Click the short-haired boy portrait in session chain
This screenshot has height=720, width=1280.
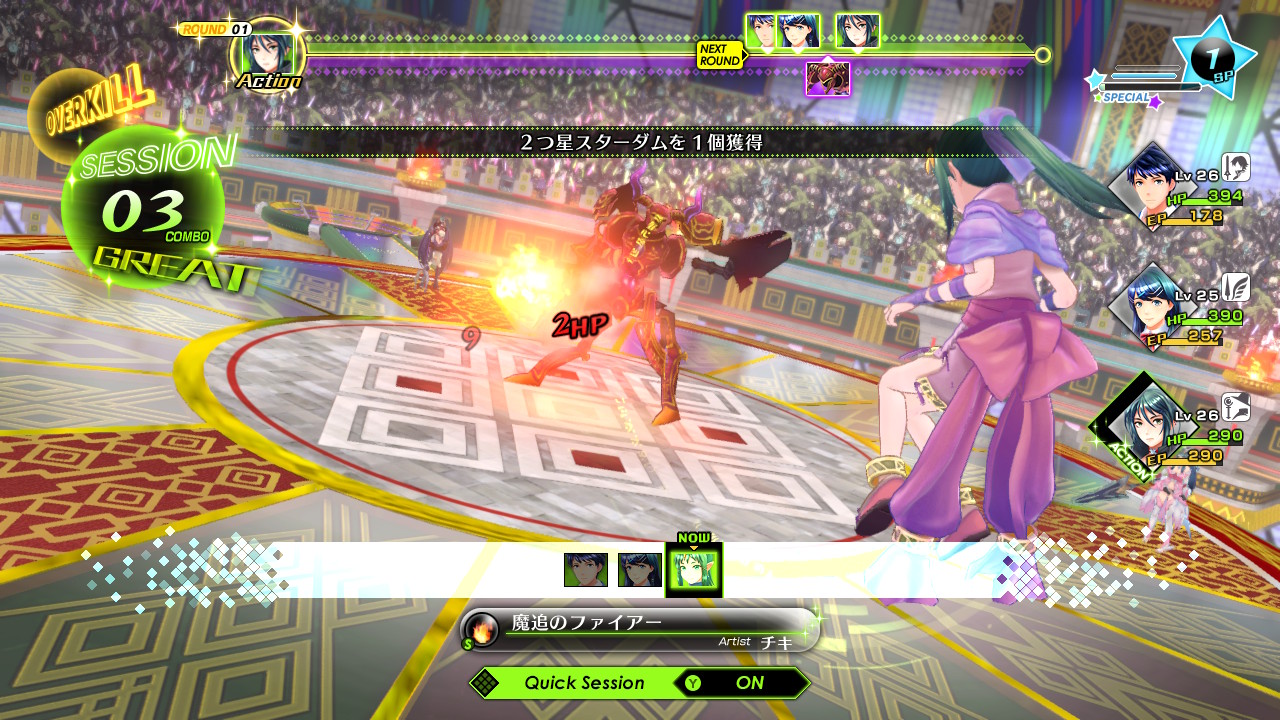[585, 570]
